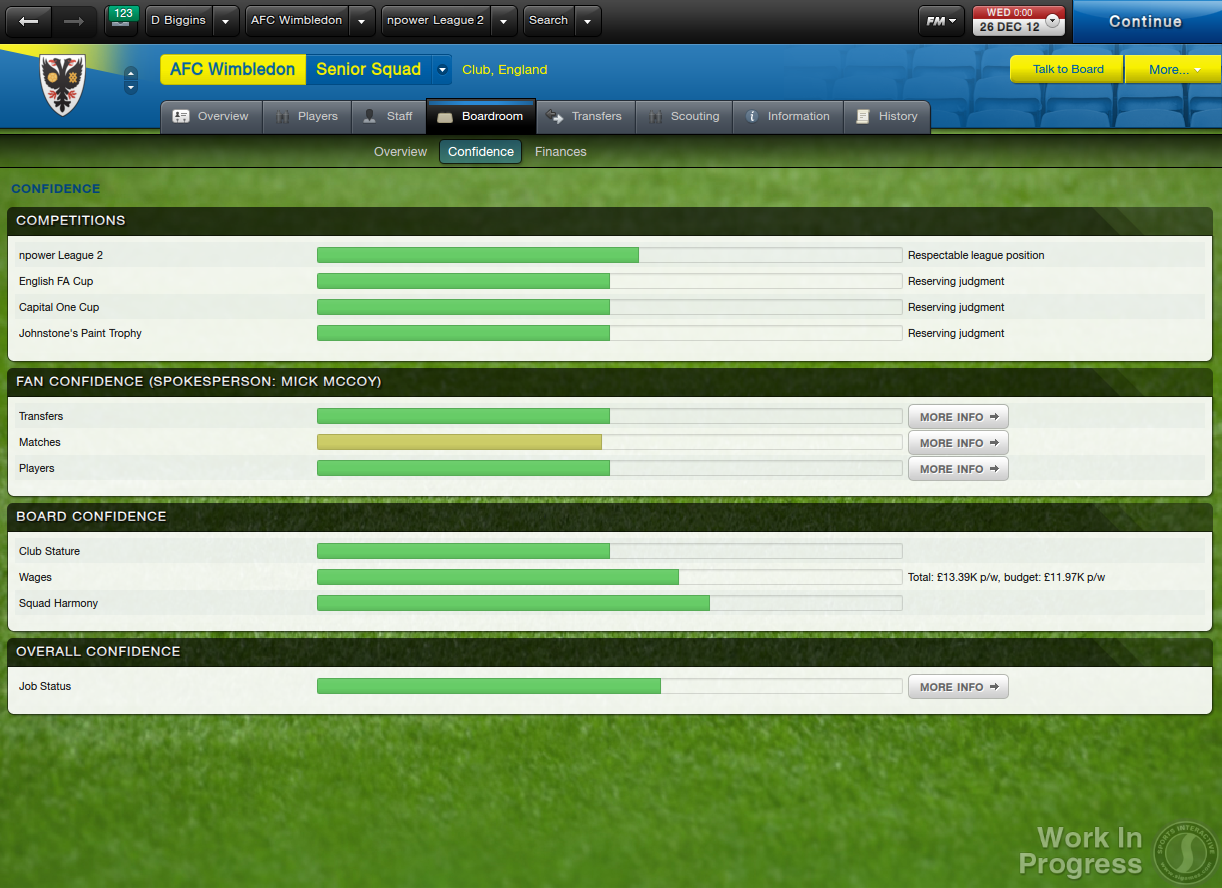The image size is (1222, 888).
Task: Open the Senior Squad selector dropdown
Action: [x=442, y=70]
